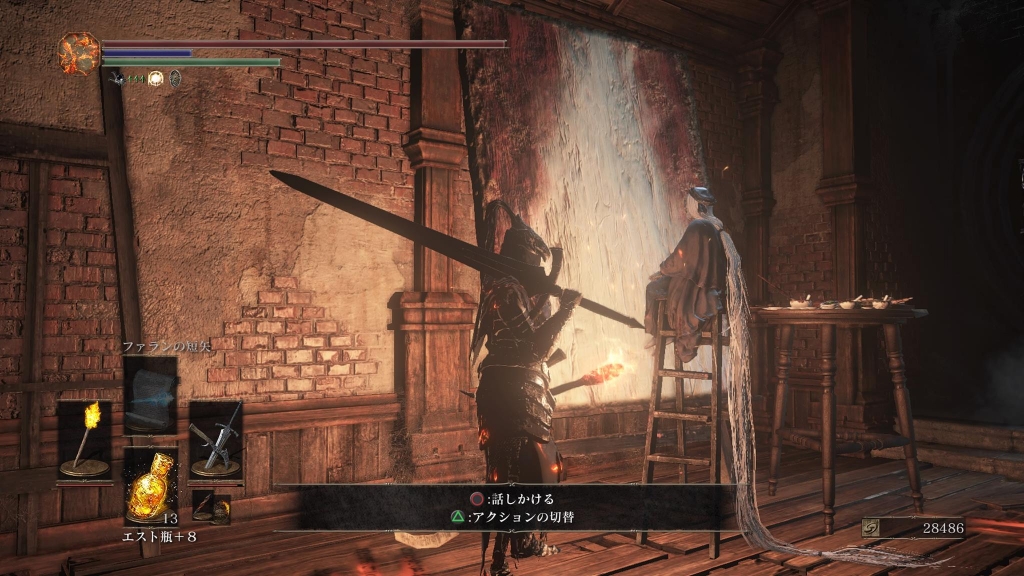Select the paired swords right-hand weapon slot
This screenshot has height=576, width=1024.
(216, 440)
